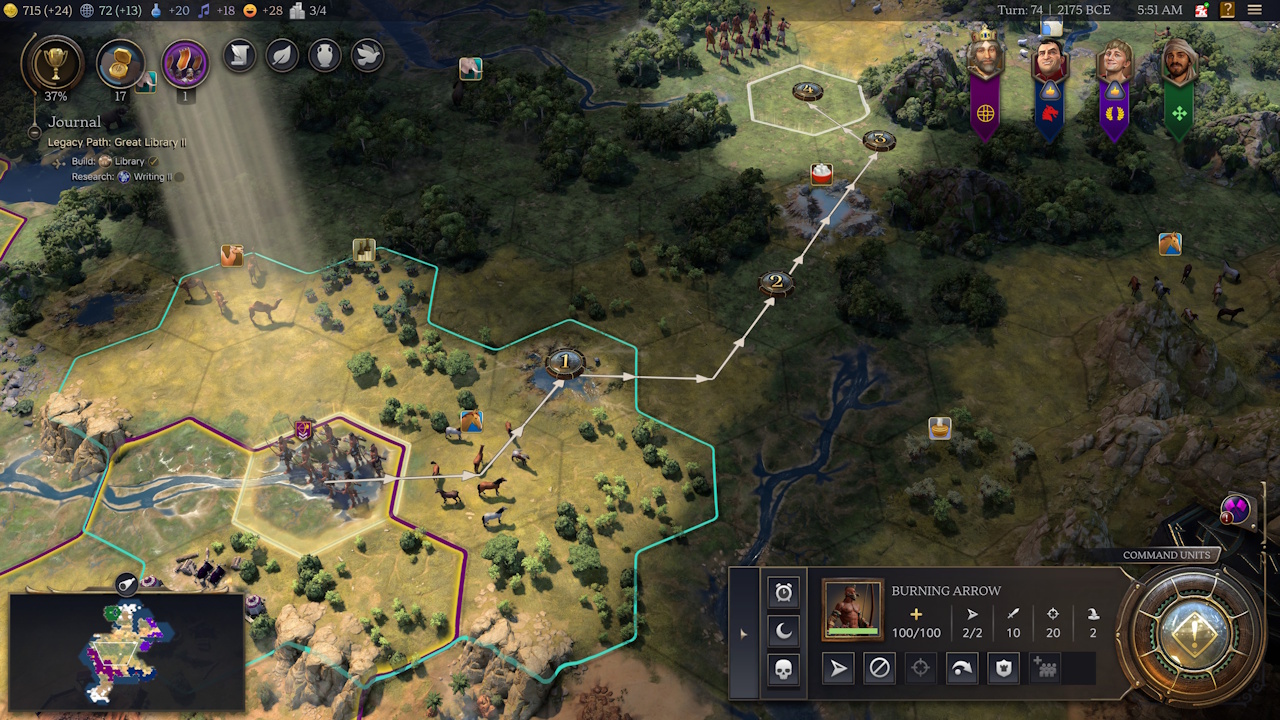Cancel the unit's orders with the prohibition icon
The height and width of the screenshot is (720, 1280).
pos(881,668)
